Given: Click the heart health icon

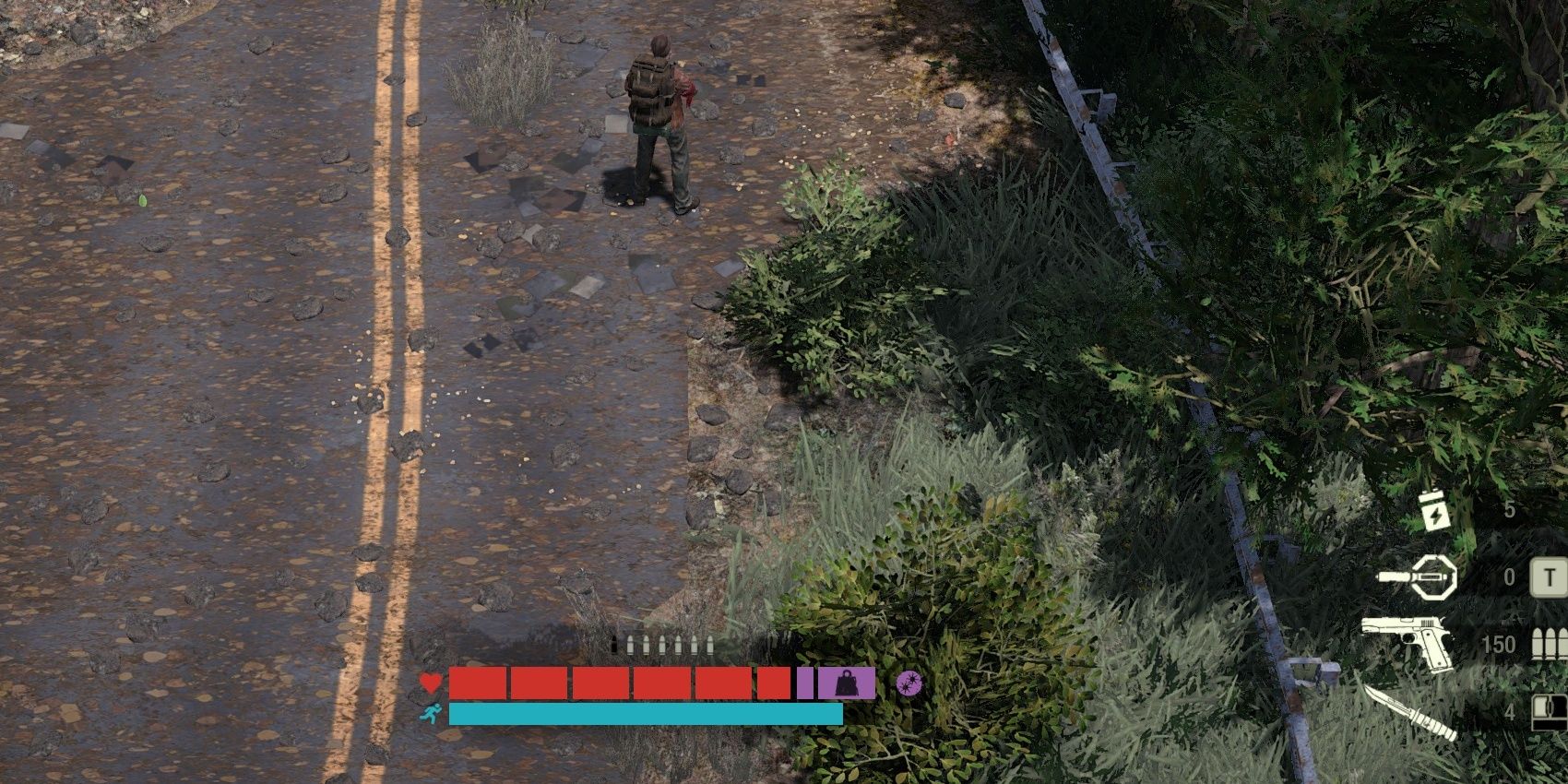Looking at the screenshot, I should [x=430, y=682].
